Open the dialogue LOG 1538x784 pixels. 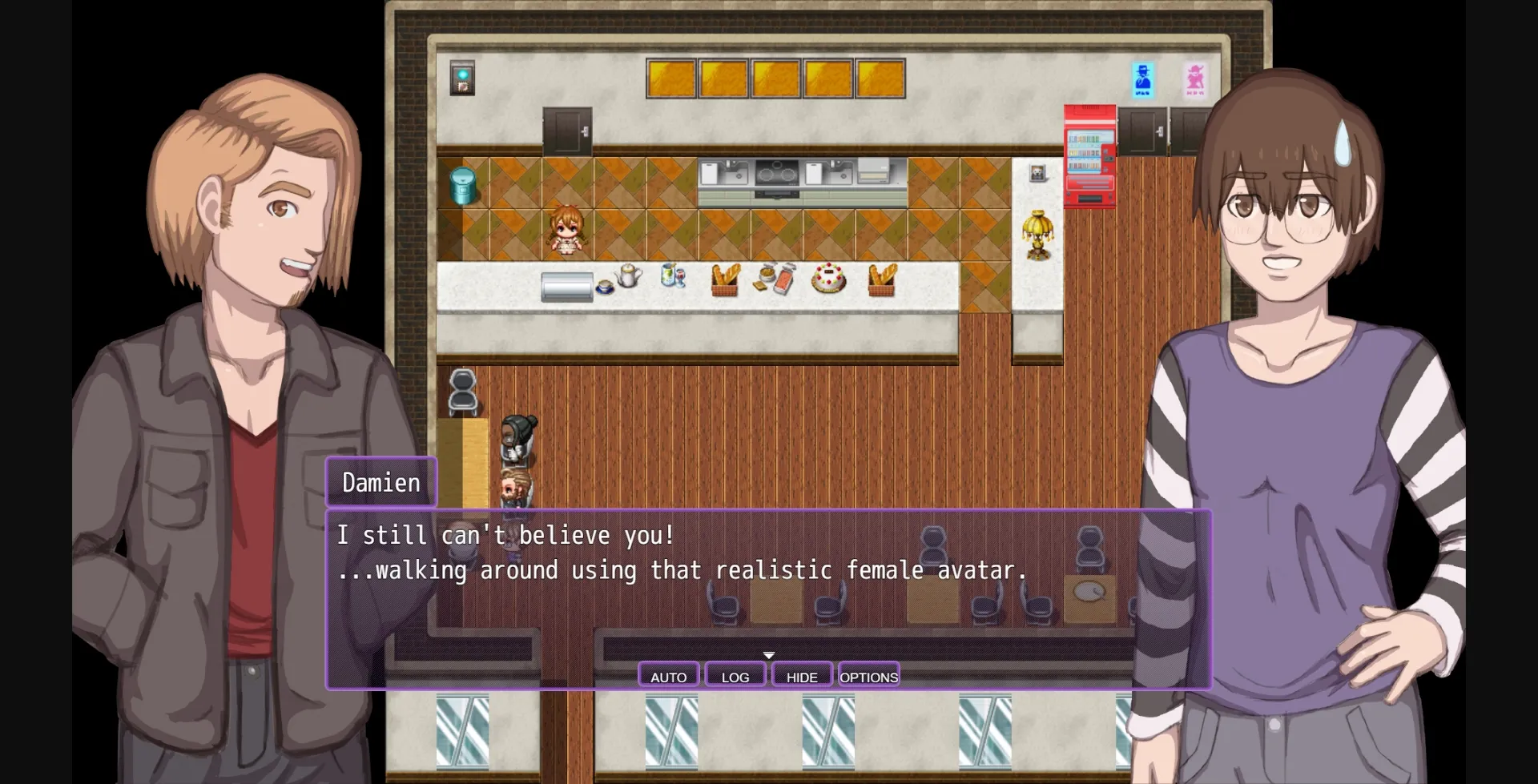pyautogui.click(x=734, y=677)
